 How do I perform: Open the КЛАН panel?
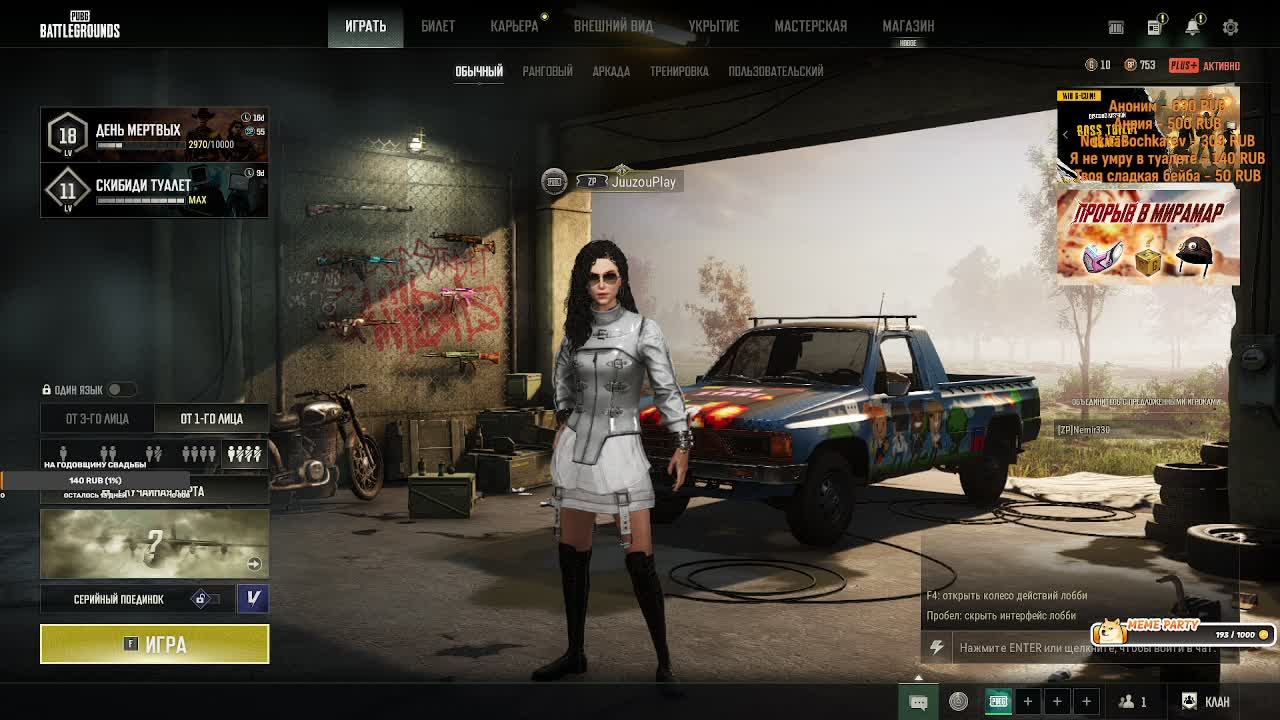coord(1206,701)
